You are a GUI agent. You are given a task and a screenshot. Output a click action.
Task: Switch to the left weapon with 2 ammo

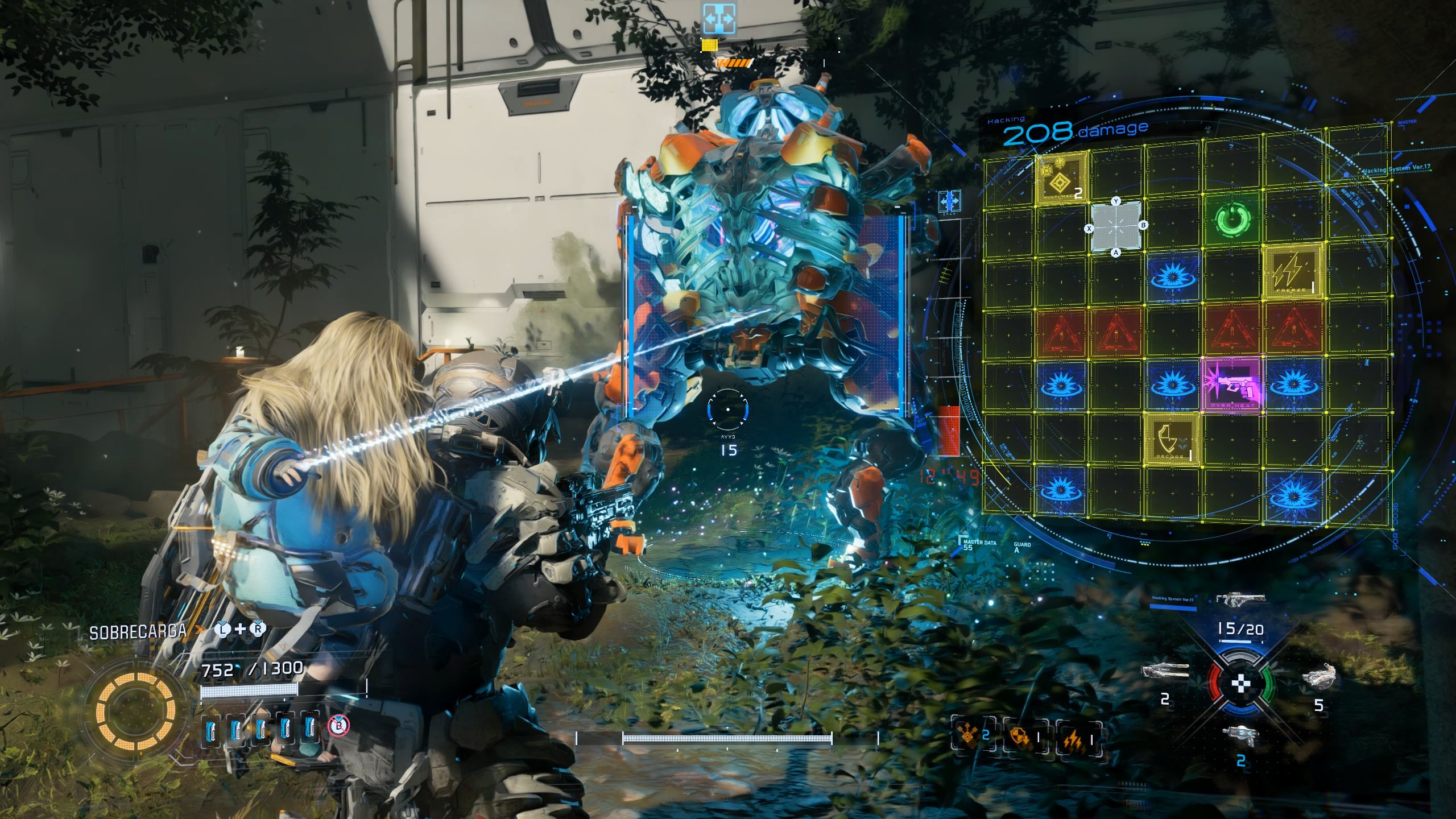1165,673
